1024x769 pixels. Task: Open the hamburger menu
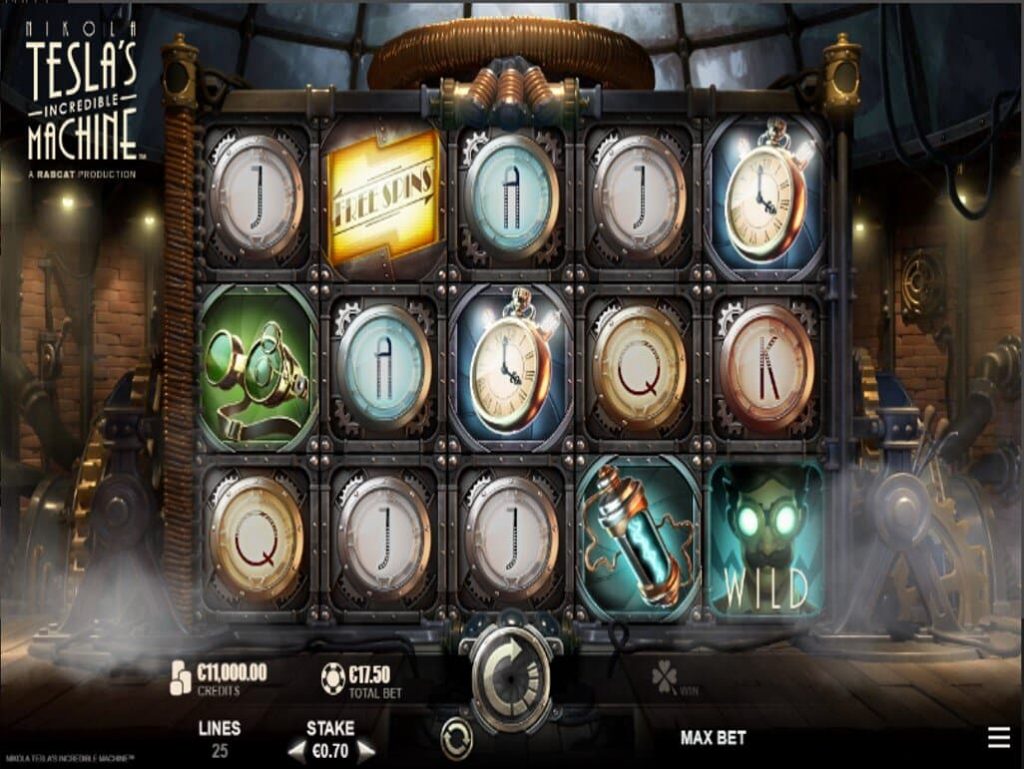998,738
